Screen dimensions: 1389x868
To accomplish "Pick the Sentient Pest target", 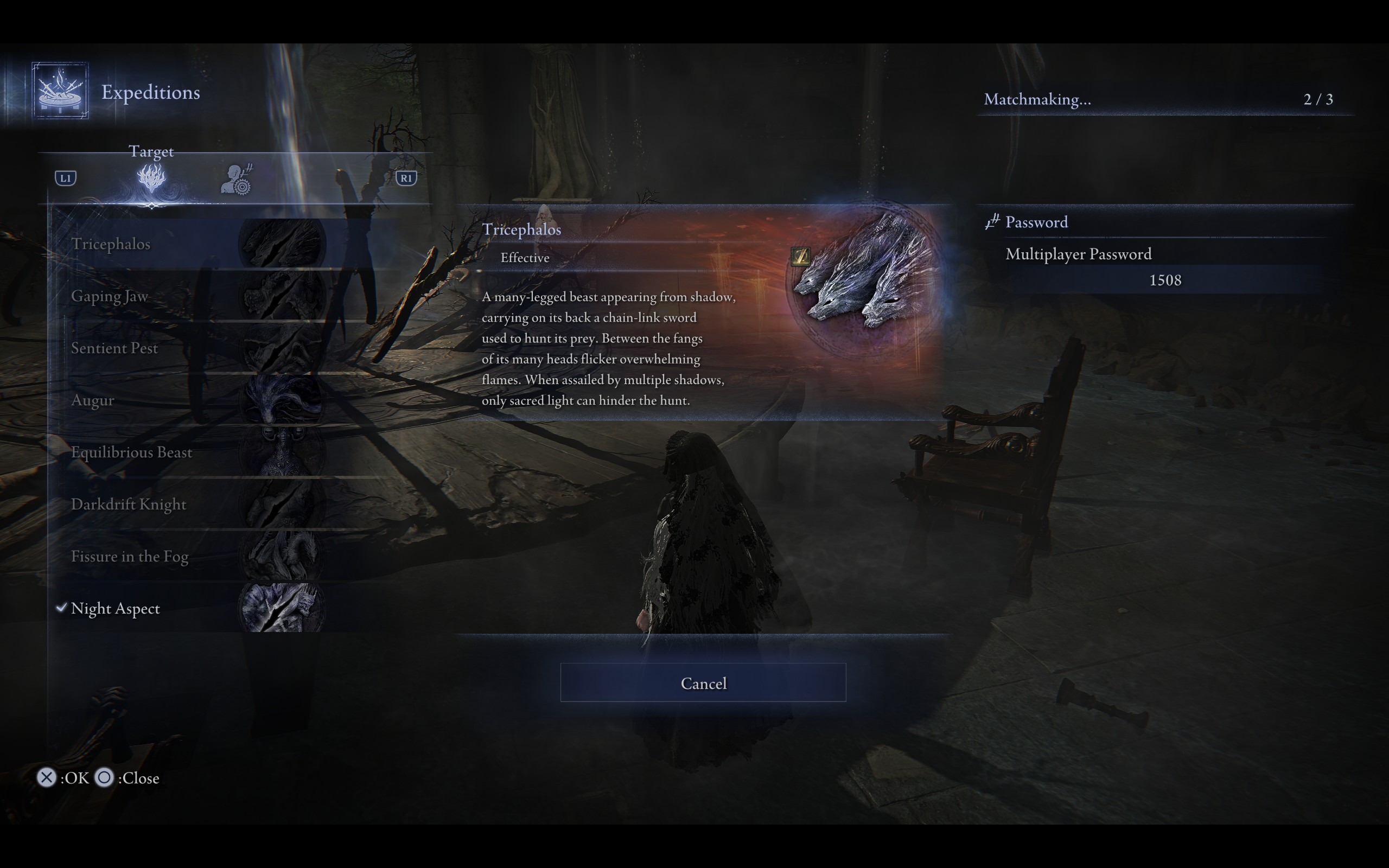I will pyautogui.click(x=114, y=348).
